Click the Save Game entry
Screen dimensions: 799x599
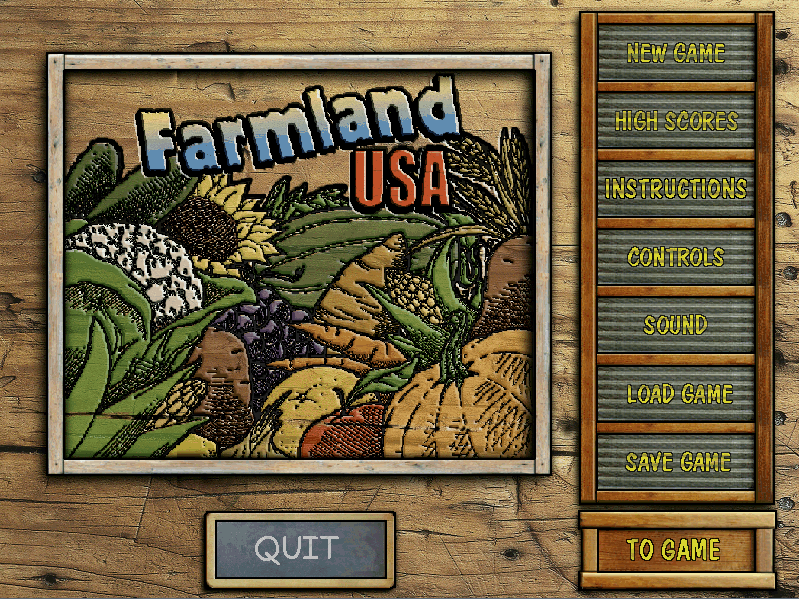pyautogui.click(x=676, y=462)
